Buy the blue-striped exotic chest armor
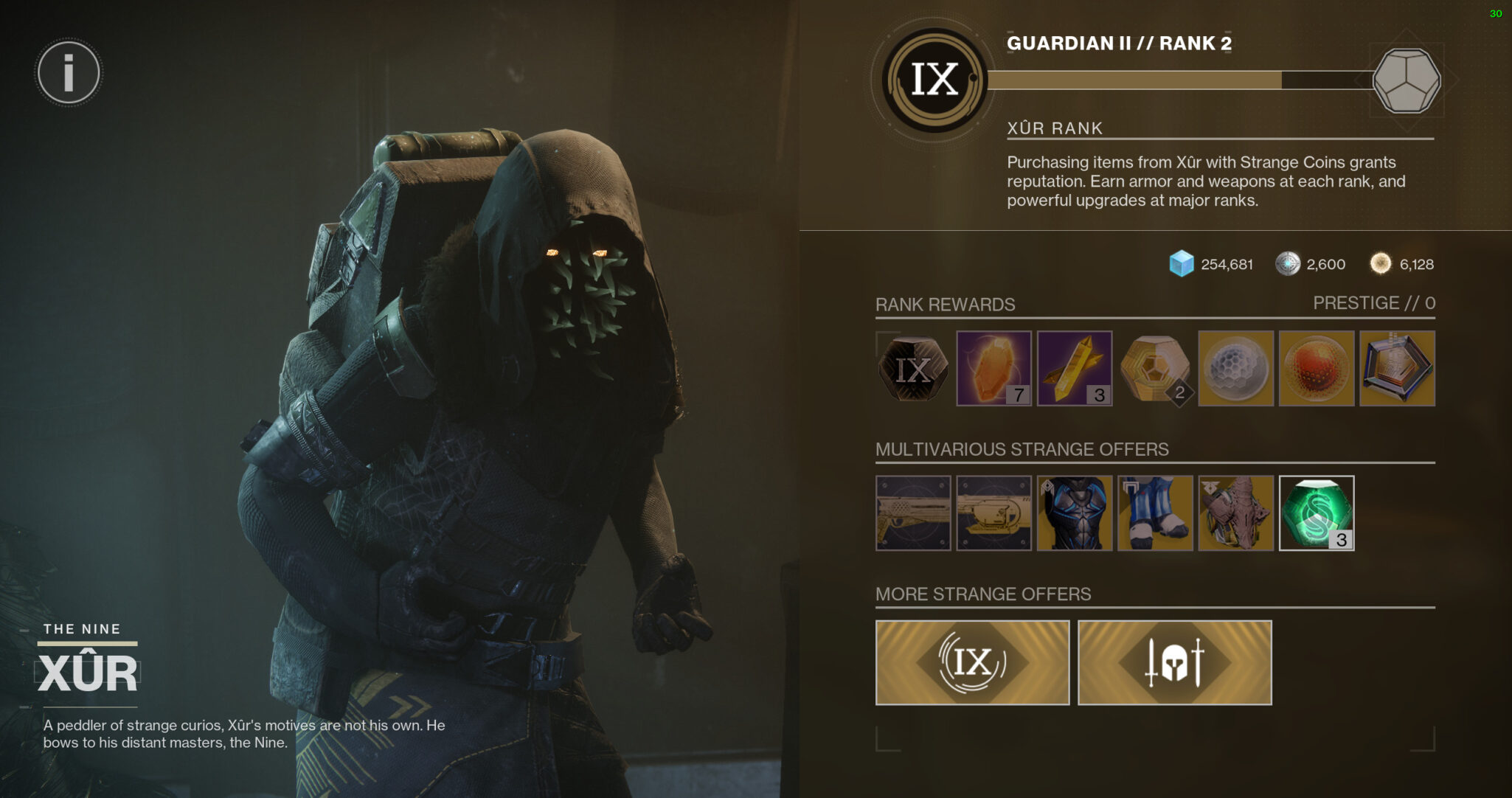 pos(1075,513)
